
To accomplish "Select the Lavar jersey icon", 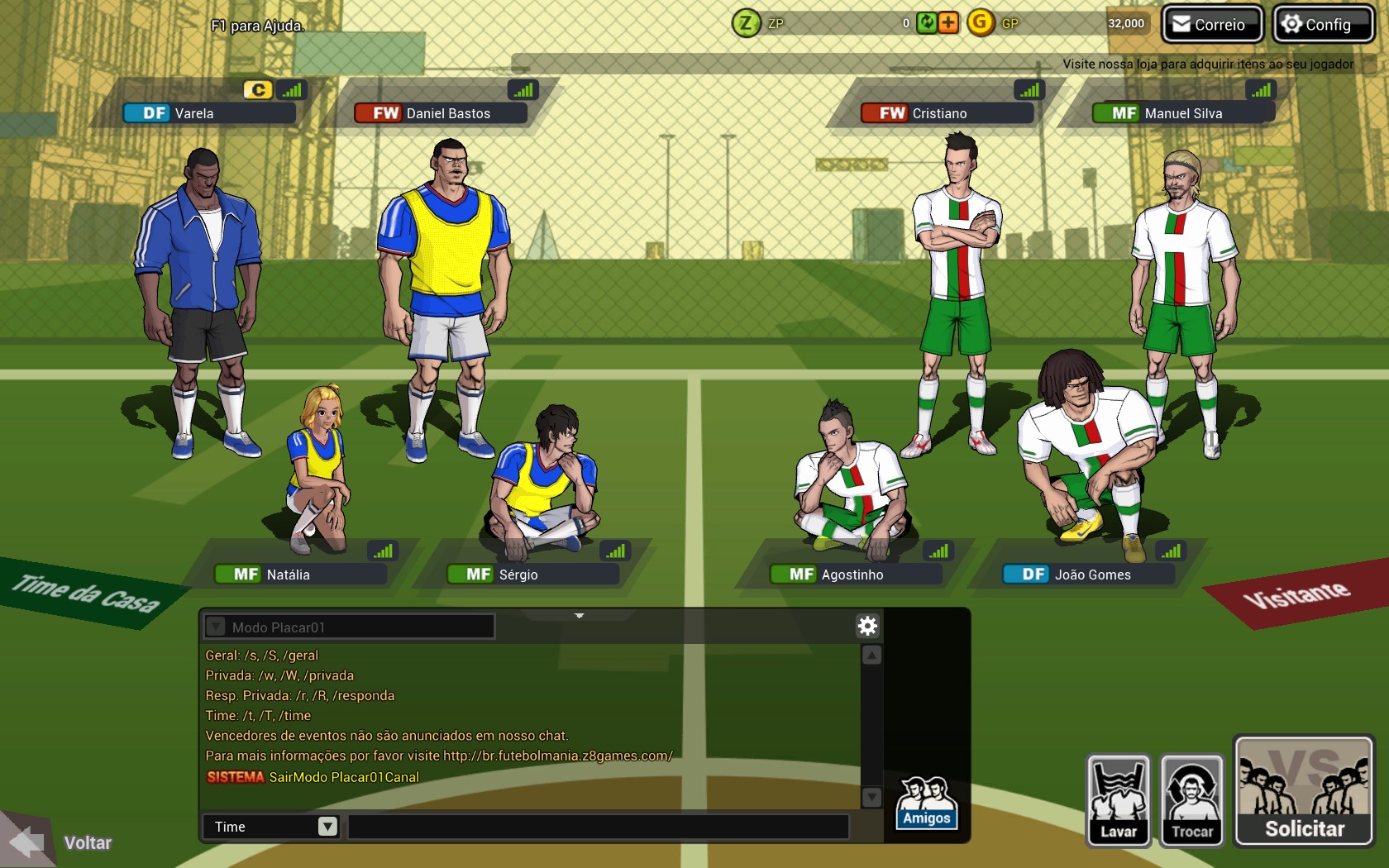I will [x=1118, y=801].
